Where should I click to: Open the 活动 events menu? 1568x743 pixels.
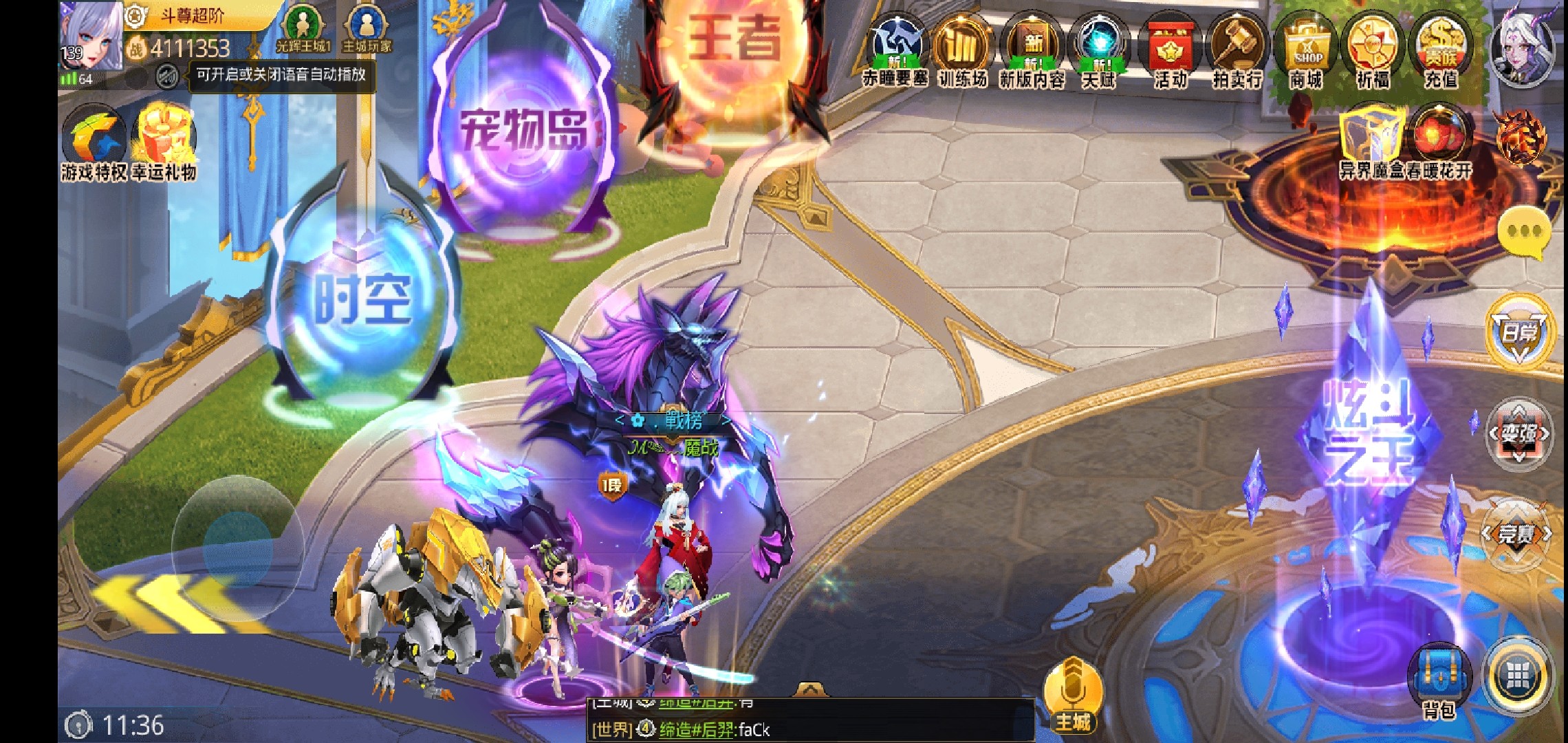pyautogui.click(x=1170, y=52)
